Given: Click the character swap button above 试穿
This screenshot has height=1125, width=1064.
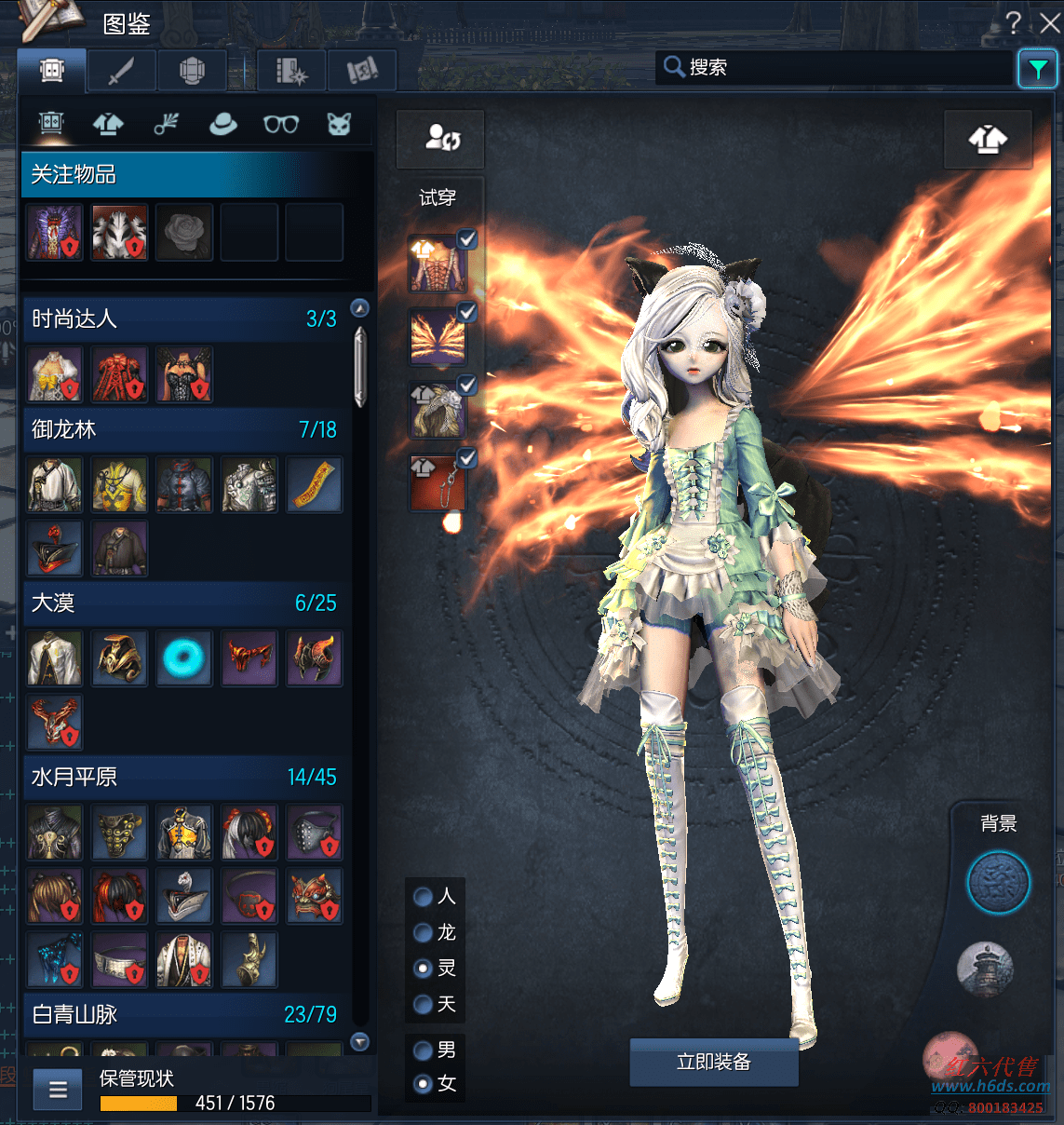Looking at the screenshot, I should point(440,139).
